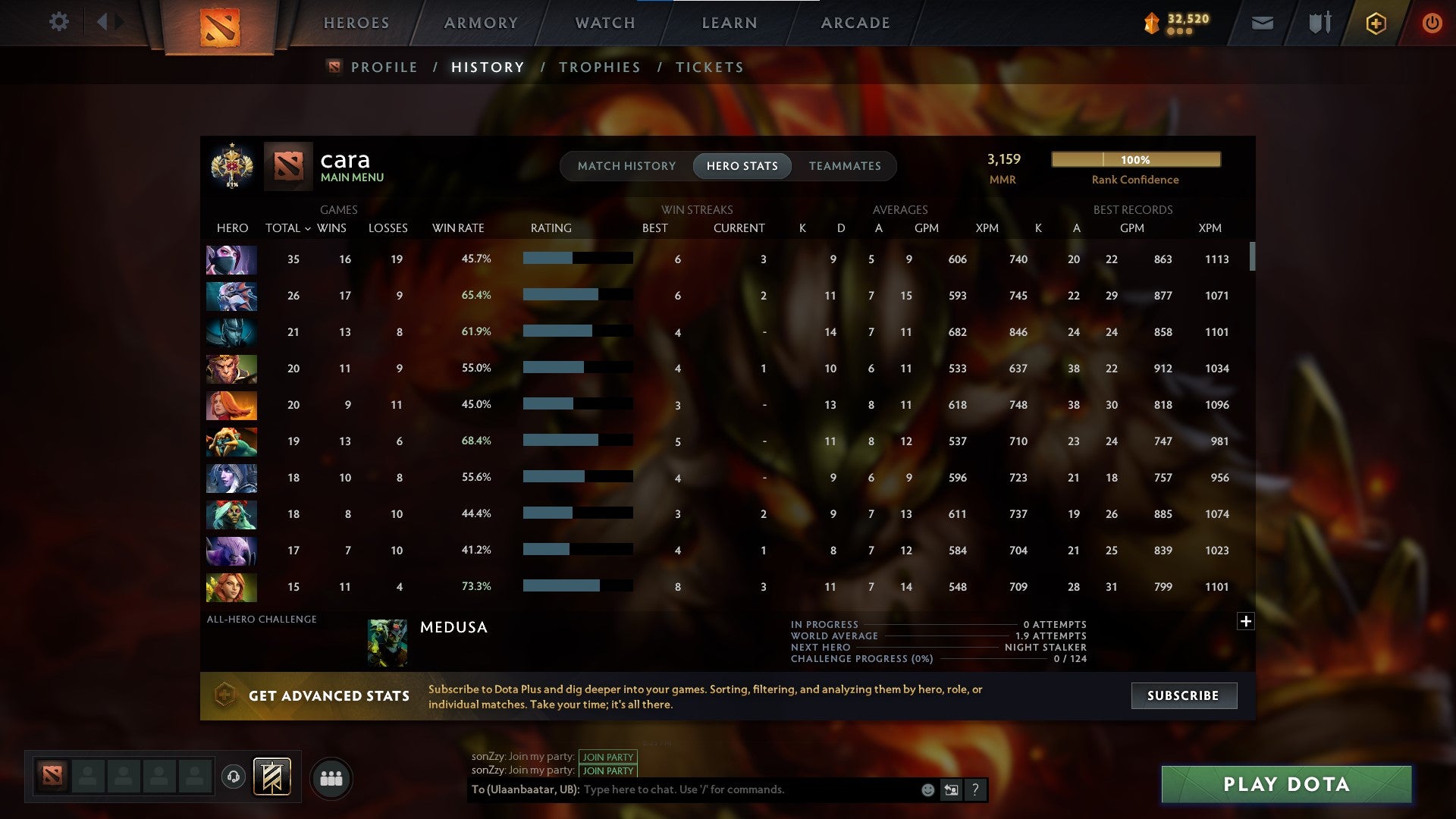Switch to the HERO STATS tab
Image resolution: width=1456 pixels, height=819 pixels.
pyautogui.click(x=742, y=165)
